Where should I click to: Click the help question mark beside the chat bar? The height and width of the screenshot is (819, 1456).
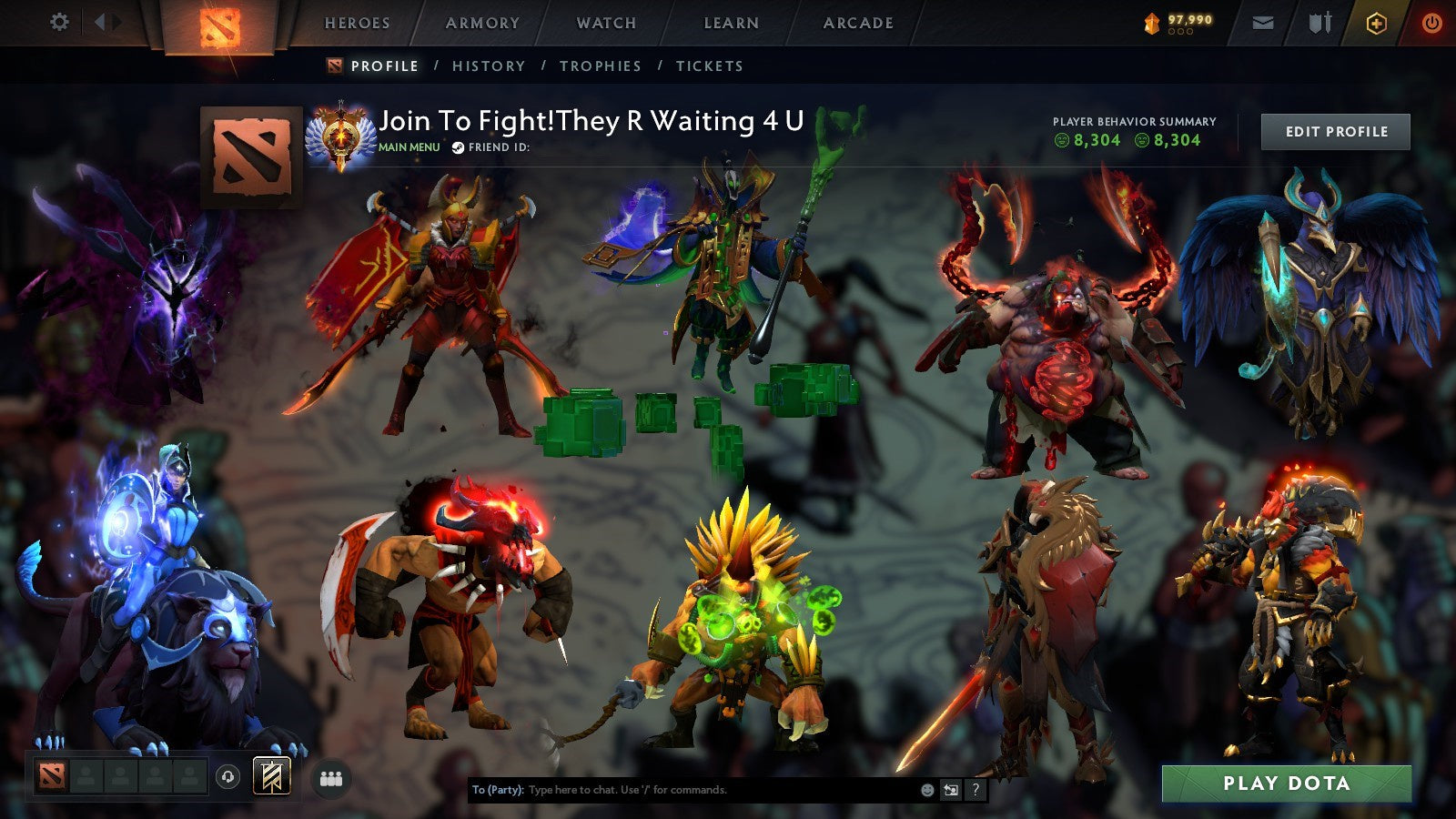click(x=976, y=790)
